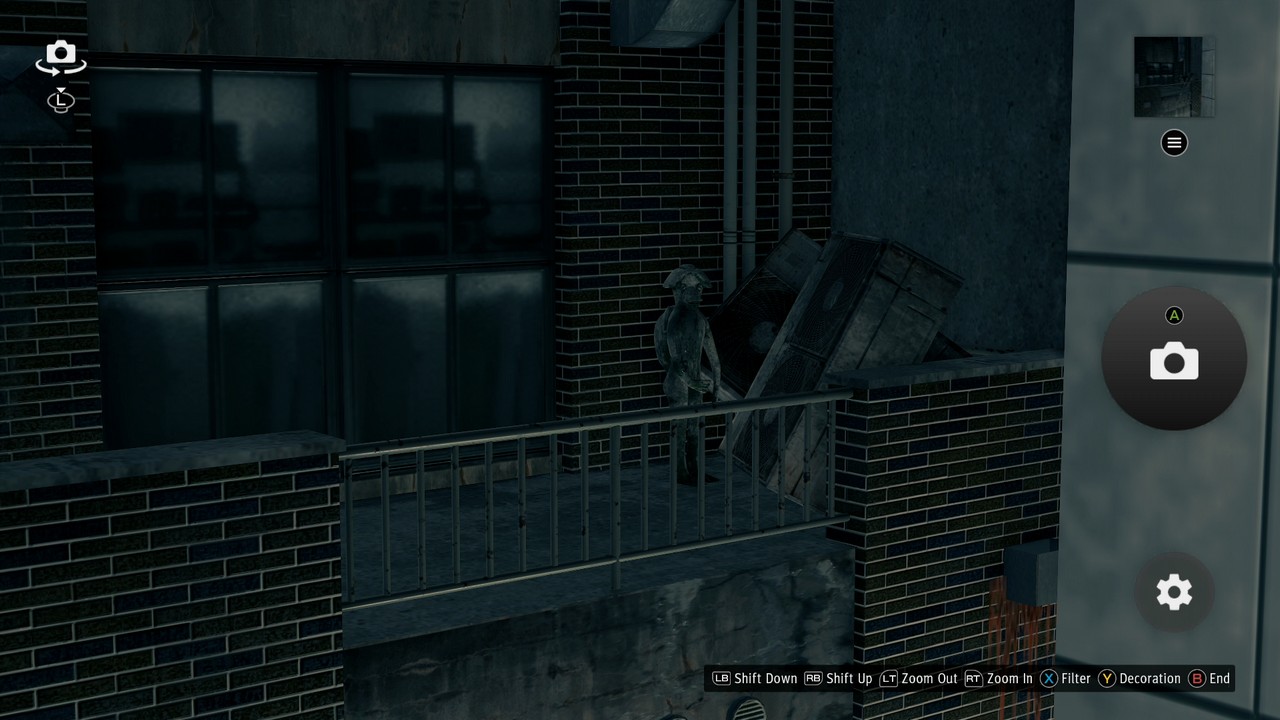Click the left-stick control icon below the camera

(x=60, y=101)
